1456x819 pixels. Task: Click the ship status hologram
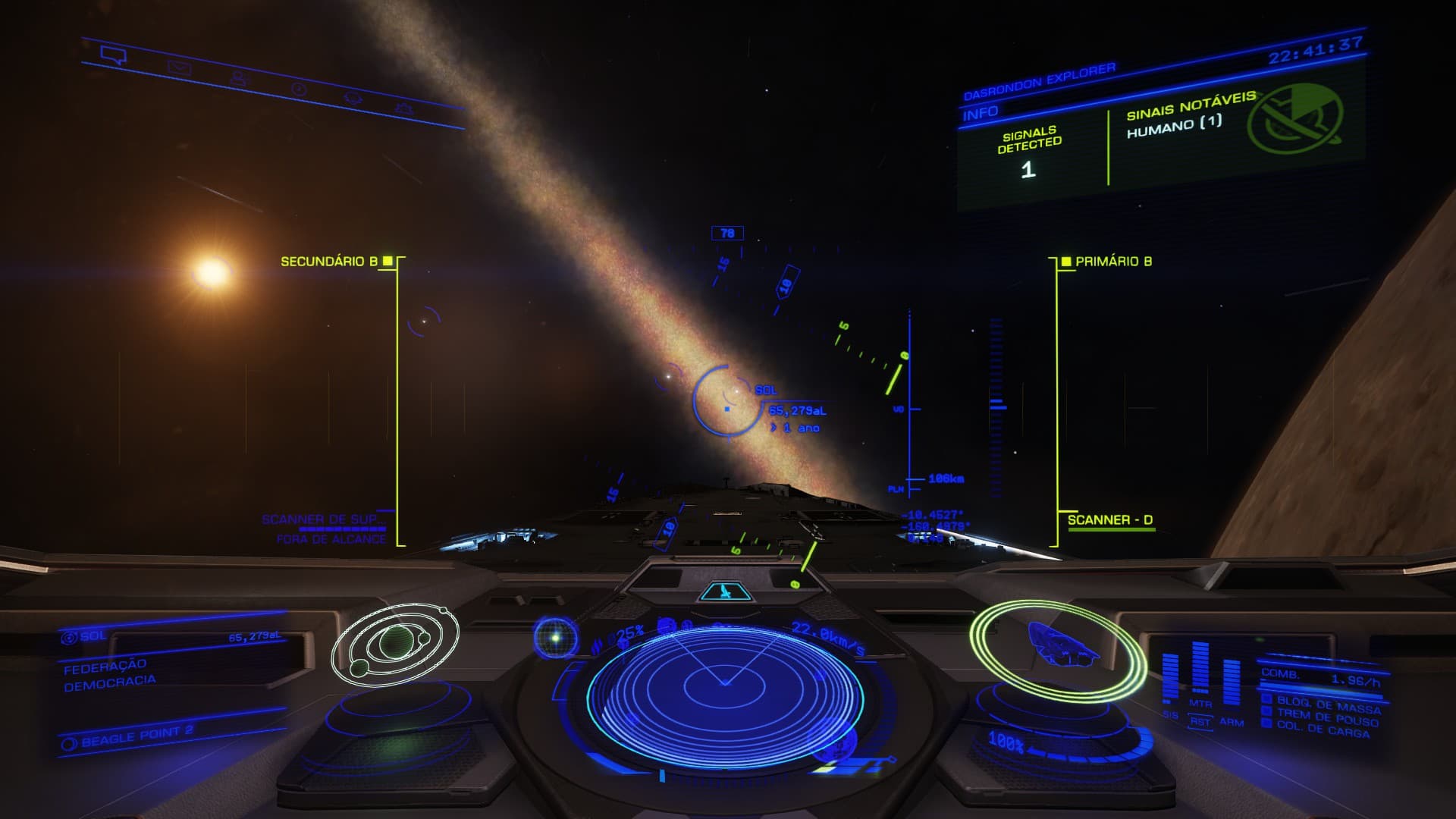1058,645
